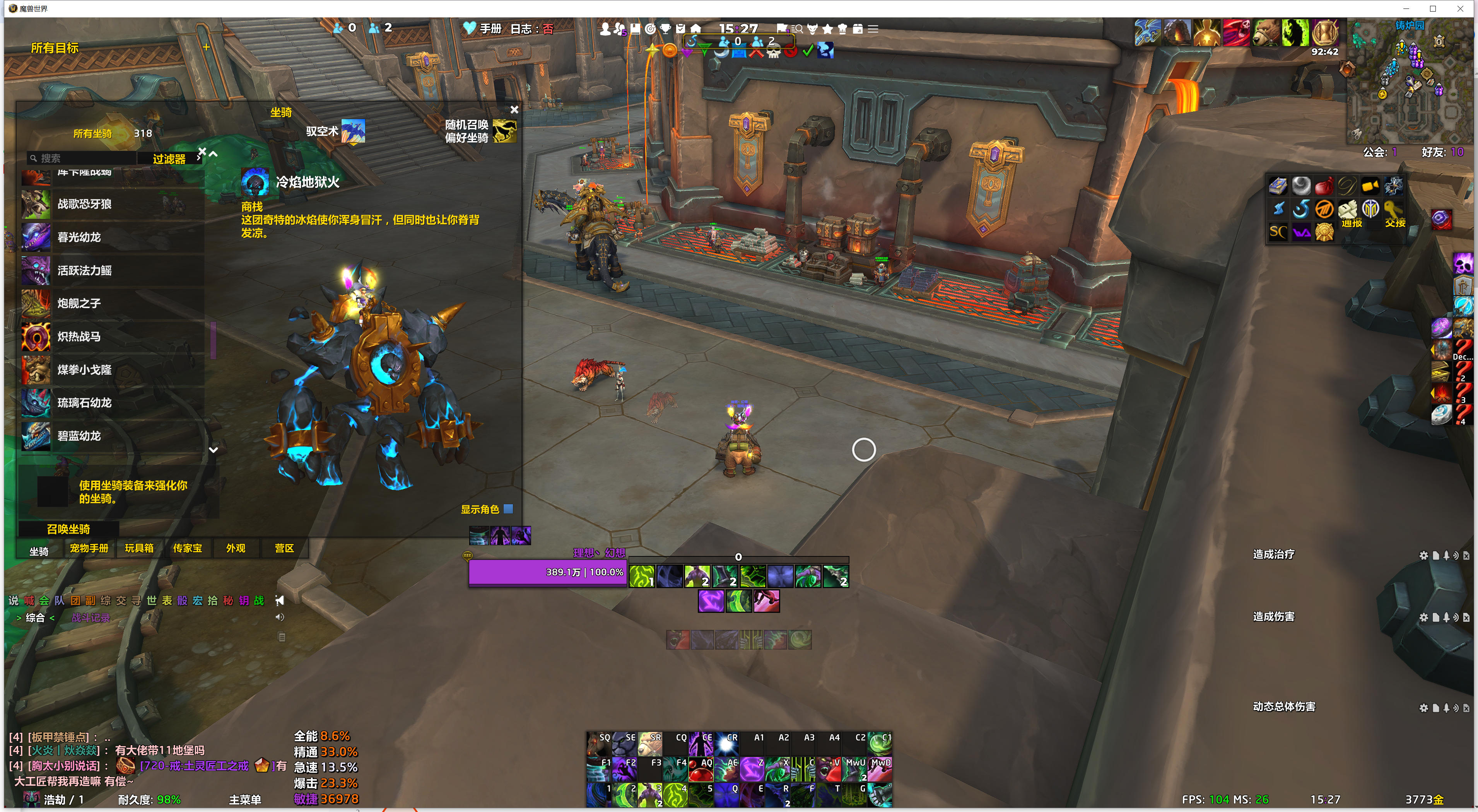Viewport: 1478px width, 812px height.
Task: Close the game window
Action: click(x=1460, y=9)
